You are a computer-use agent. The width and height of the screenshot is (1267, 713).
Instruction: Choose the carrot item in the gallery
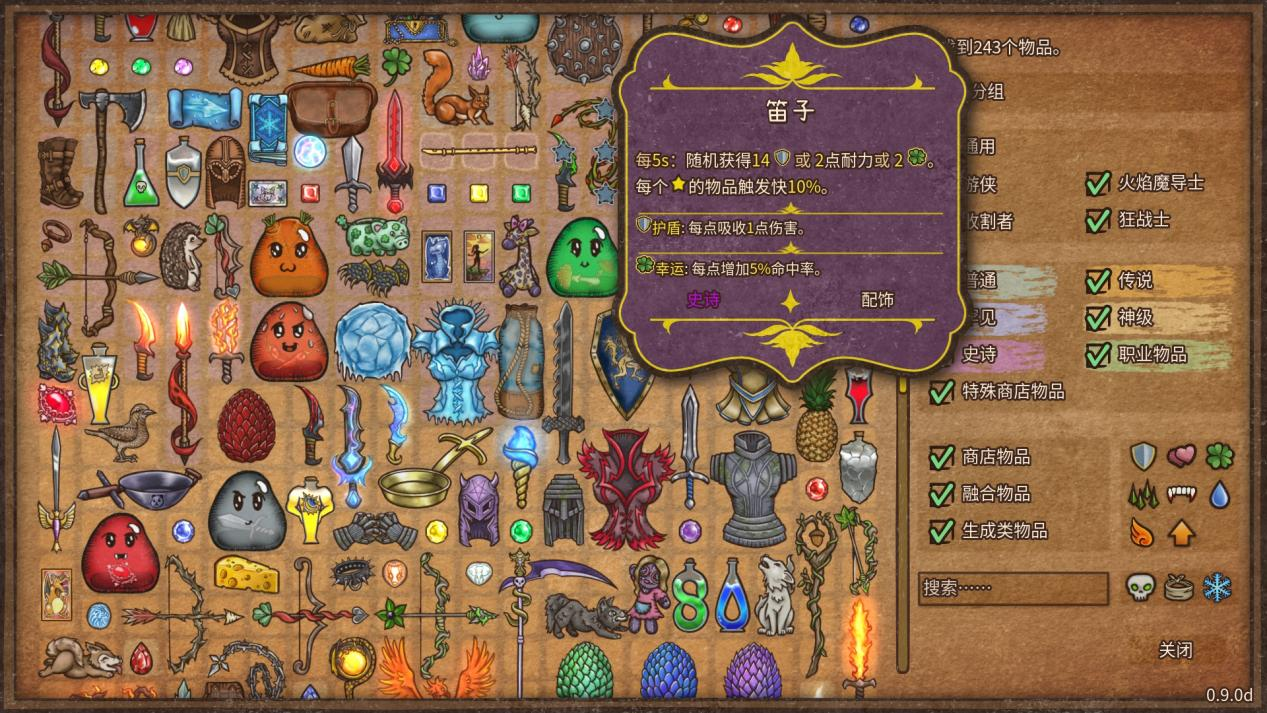pyautogui.click(x=329, y=68)
